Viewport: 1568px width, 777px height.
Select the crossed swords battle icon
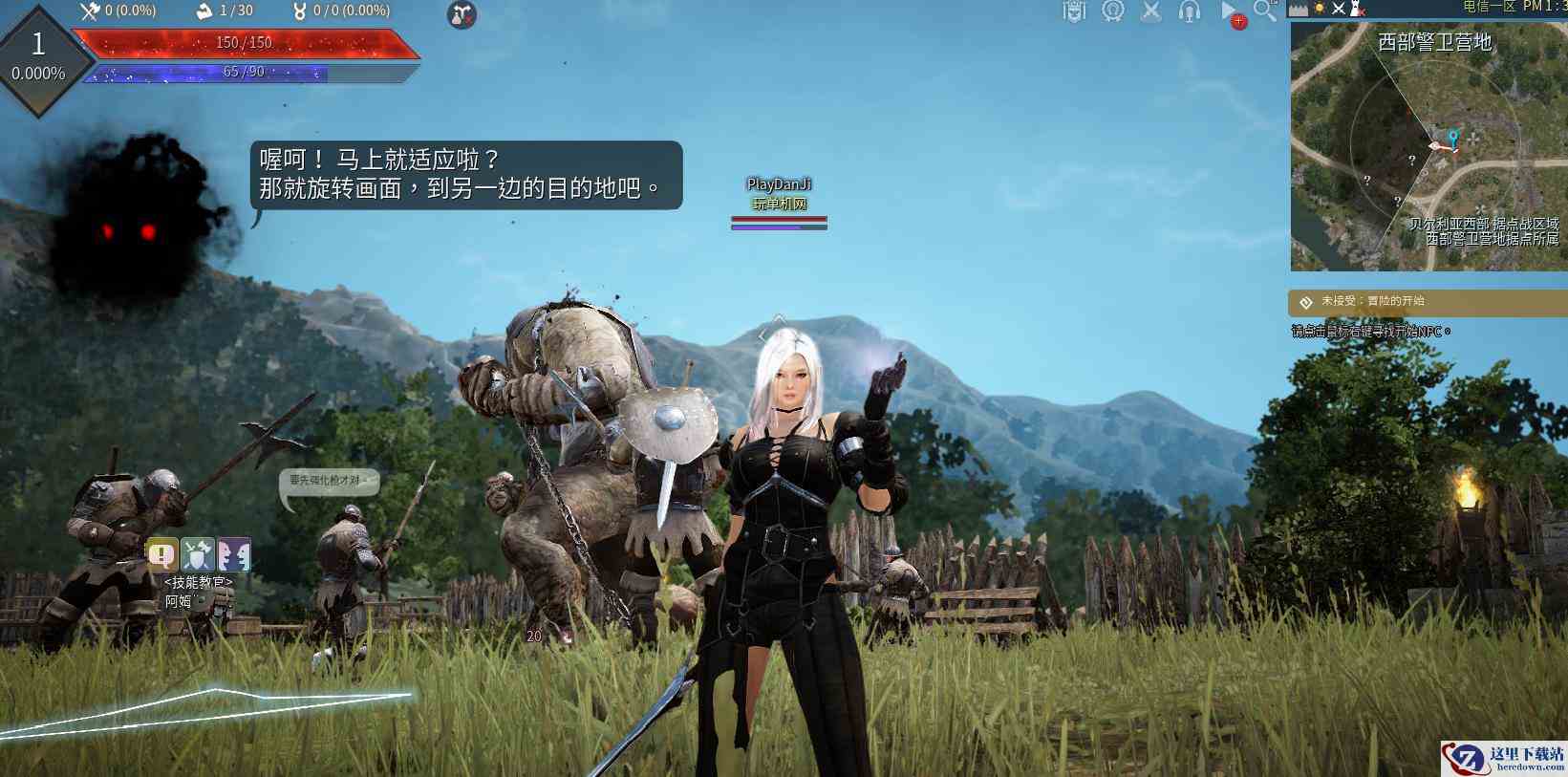pyautogui.click(x=1149, y=11)
